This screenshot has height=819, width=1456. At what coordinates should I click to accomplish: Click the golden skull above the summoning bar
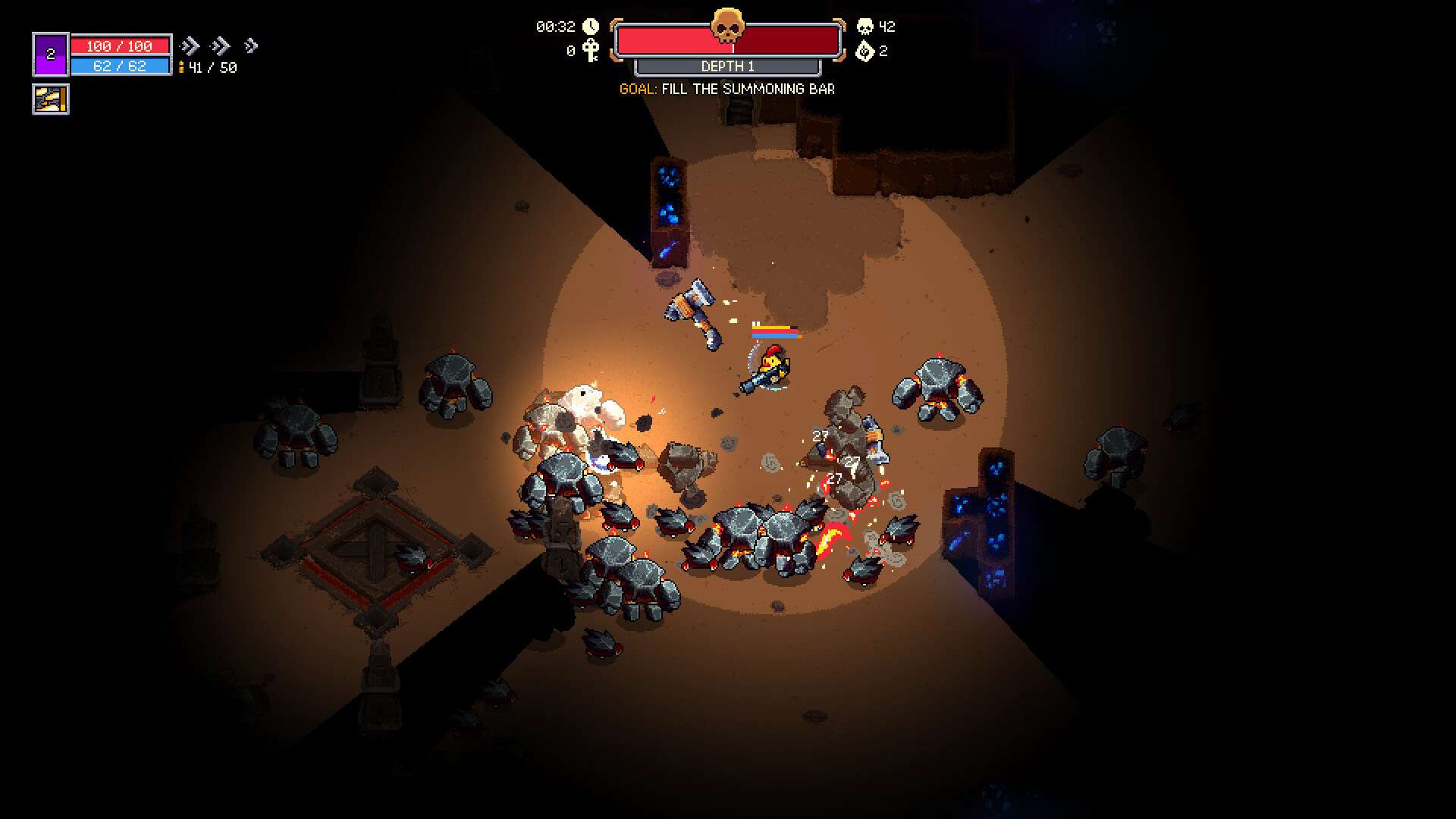(726, 27)
